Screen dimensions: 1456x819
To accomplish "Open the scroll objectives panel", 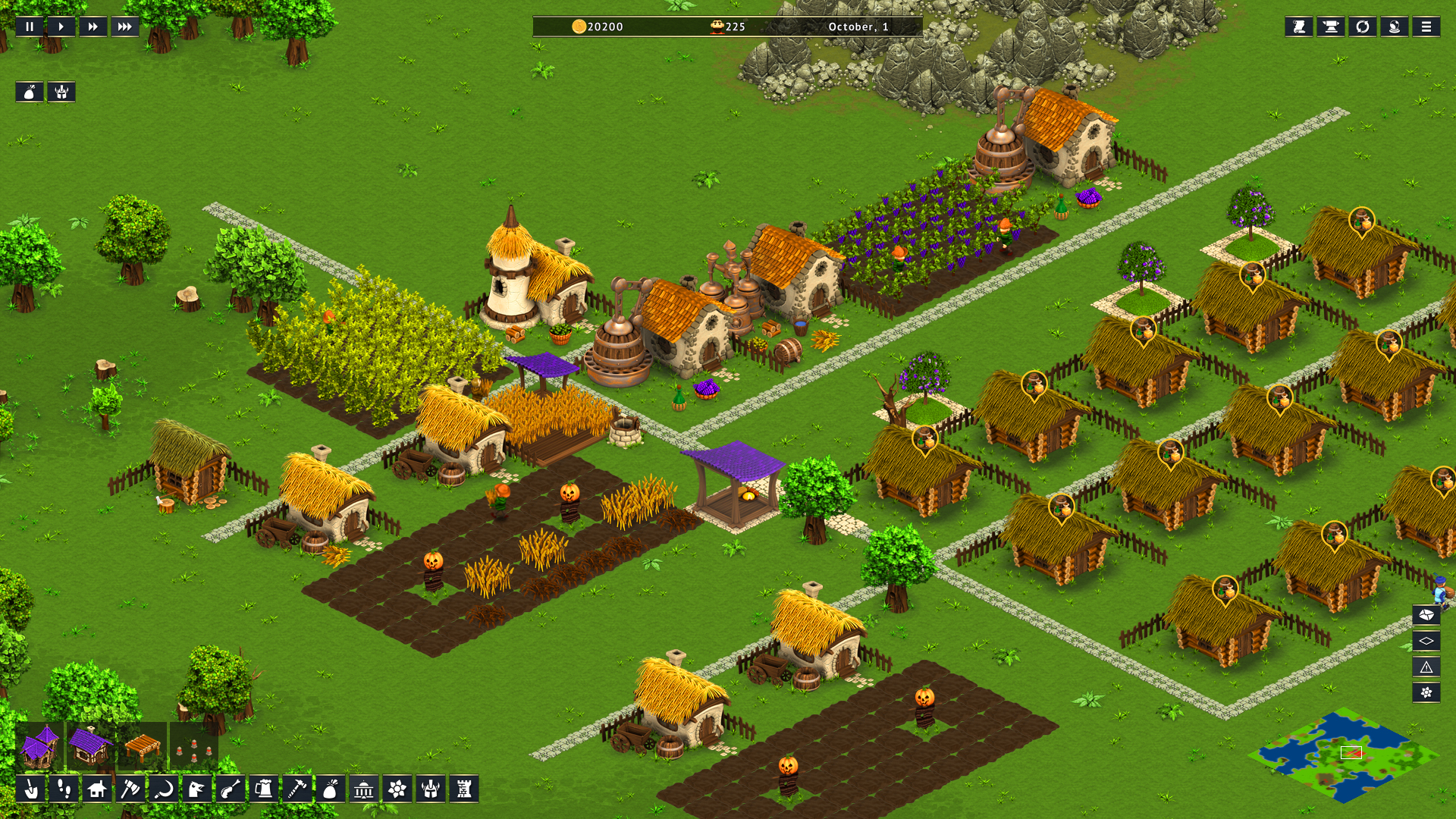I will coord(1298,27).
